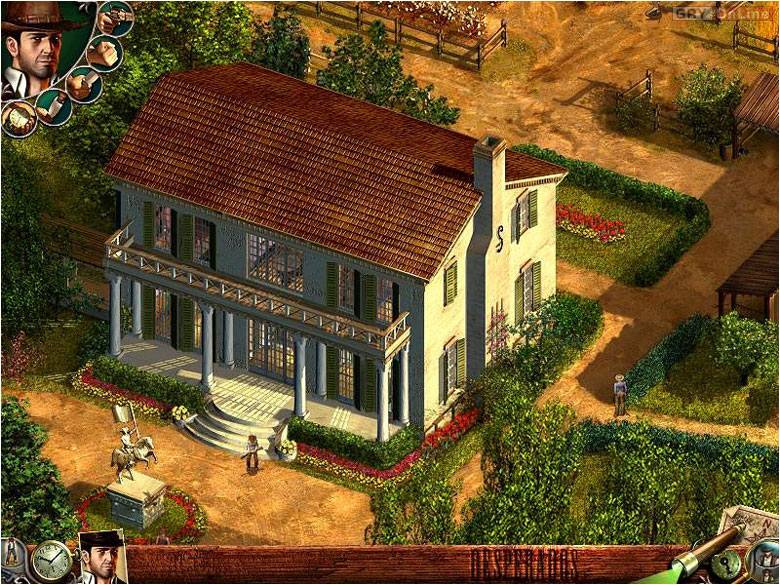The image size is (780, 585).
Task: Select the knife stab action icon
Action: 83,85
